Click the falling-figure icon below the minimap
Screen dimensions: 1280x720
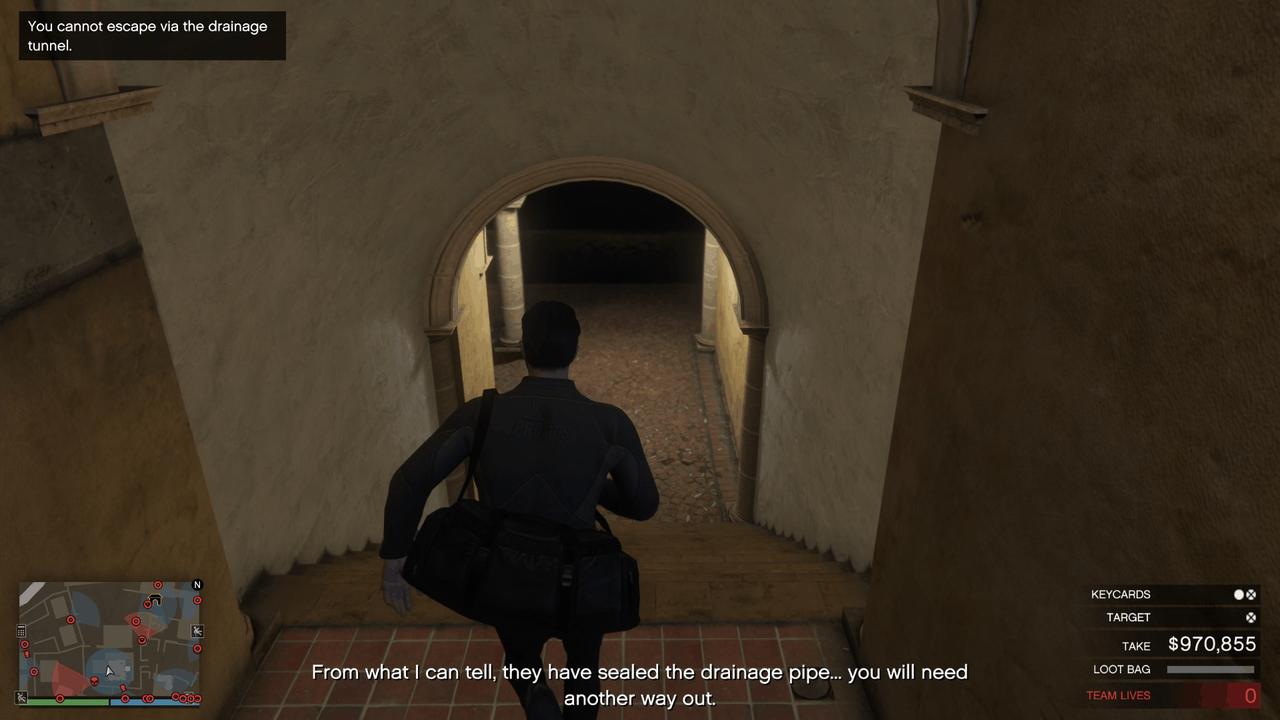click(20, 698)
